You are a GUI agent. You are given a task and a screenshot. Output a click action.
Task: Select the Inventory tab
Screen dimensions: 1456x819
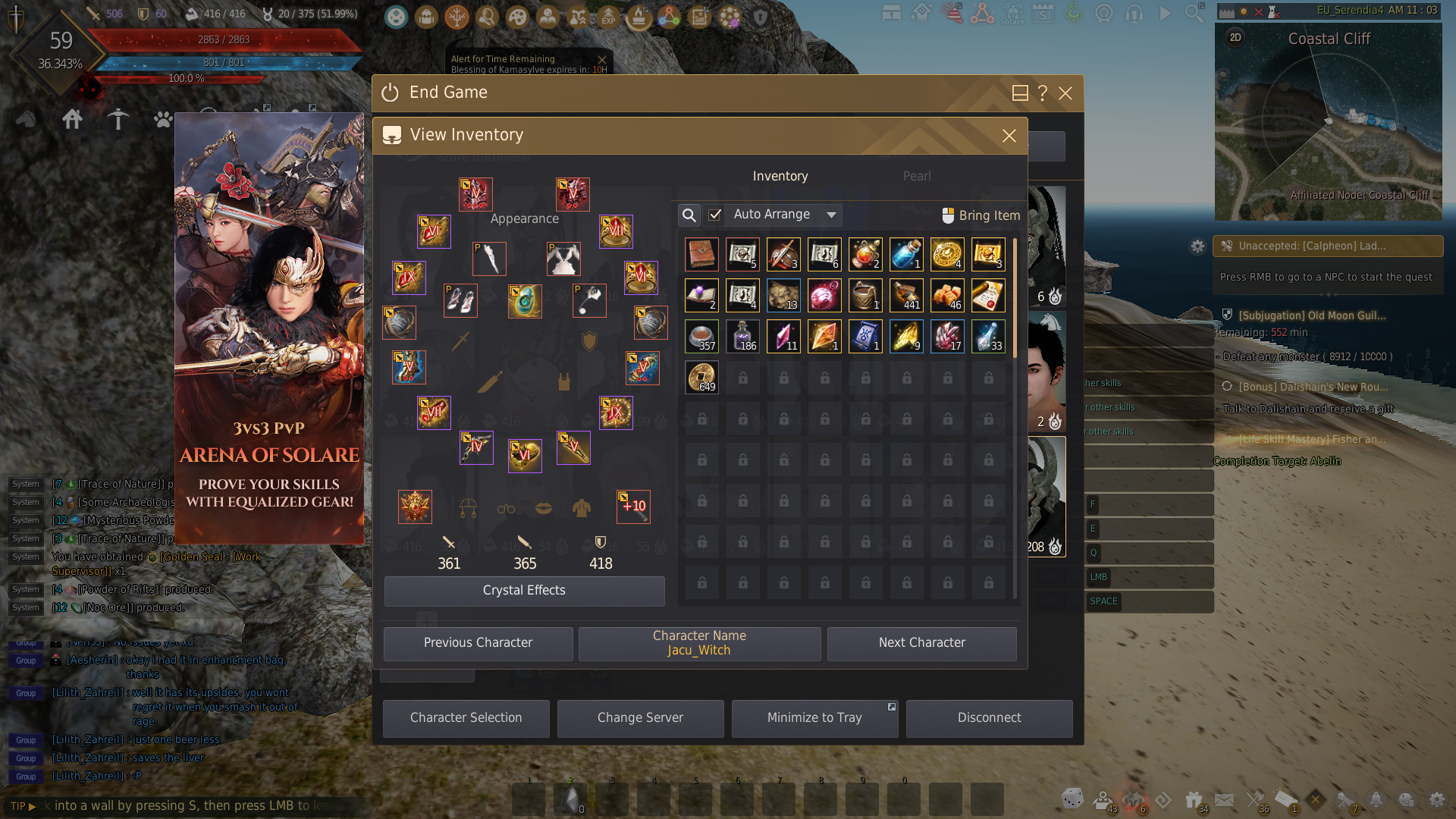coord(780,176)
